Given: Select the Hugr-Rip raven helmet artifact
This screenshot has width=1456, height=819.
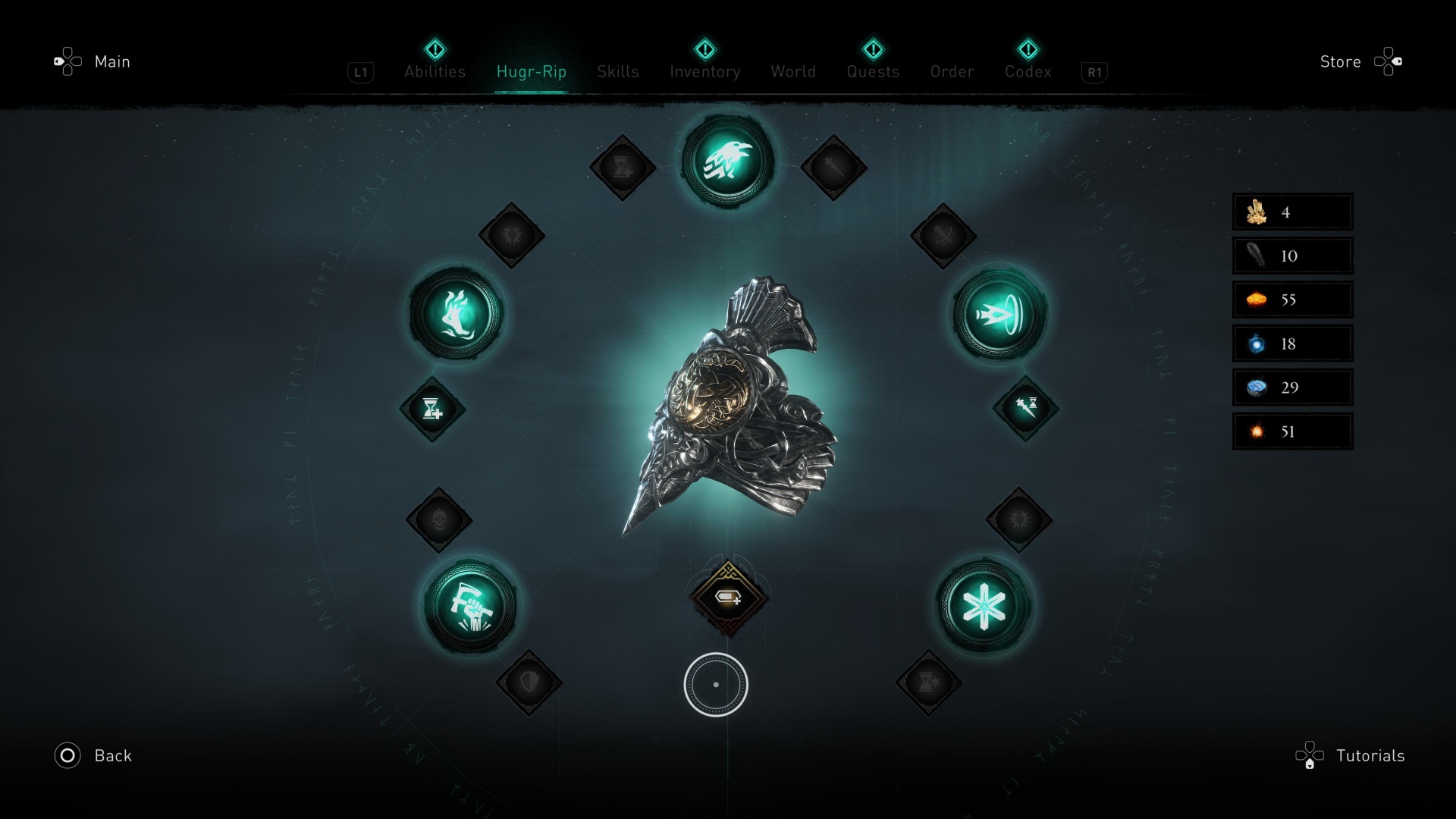Looking at the screenshot, I should (728, 409).
